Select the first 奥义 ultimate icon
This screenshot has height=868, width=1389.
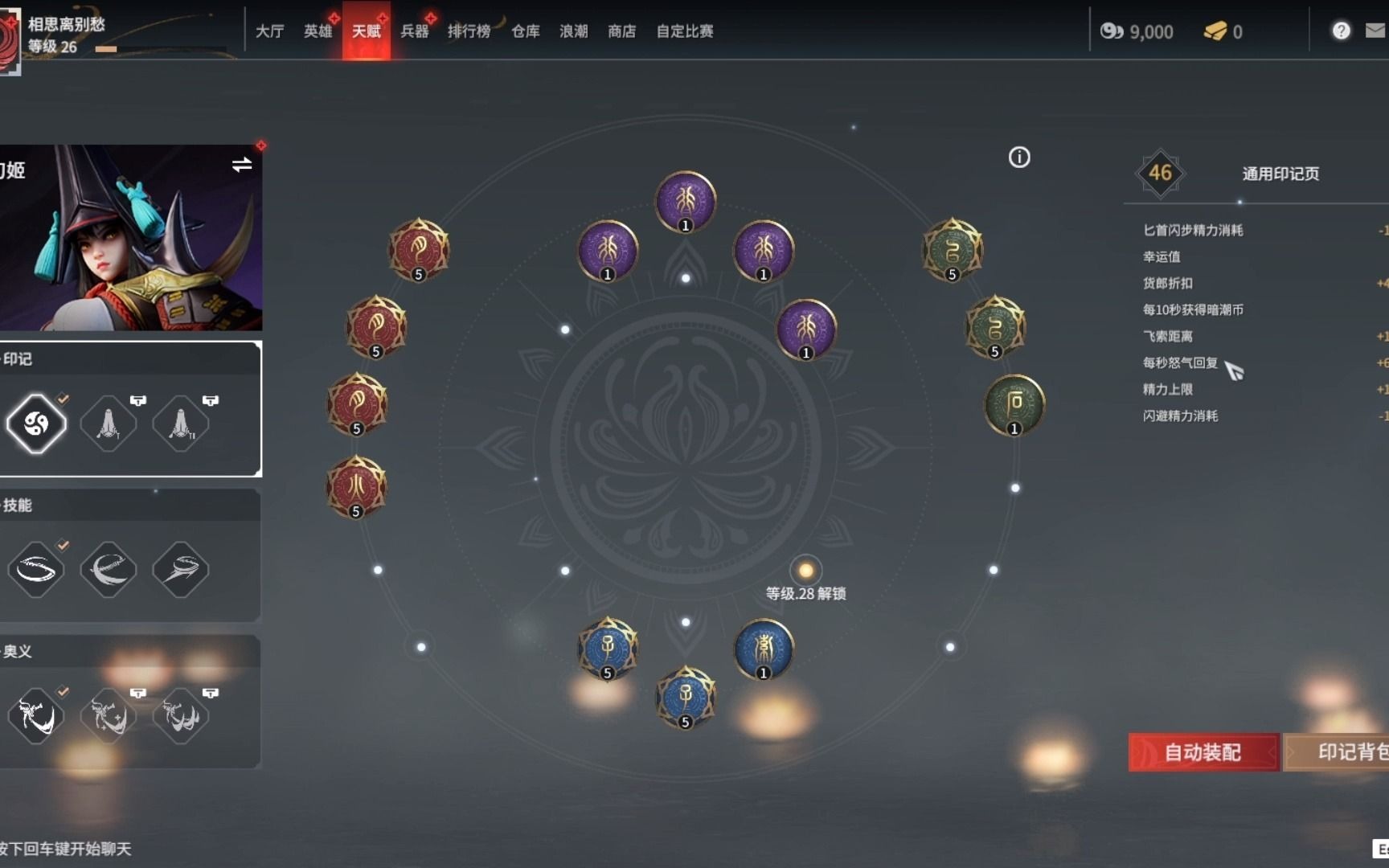click(x=37, y=715)
